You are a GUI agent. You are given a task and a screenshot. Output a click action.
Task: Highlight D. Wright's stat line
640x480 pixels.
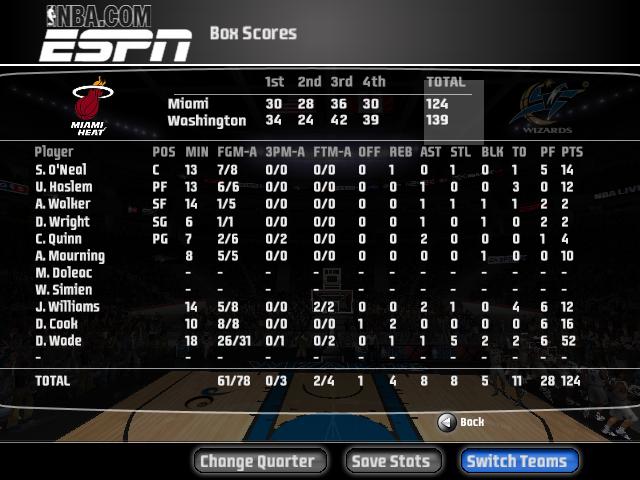click(x=62, y=222)
